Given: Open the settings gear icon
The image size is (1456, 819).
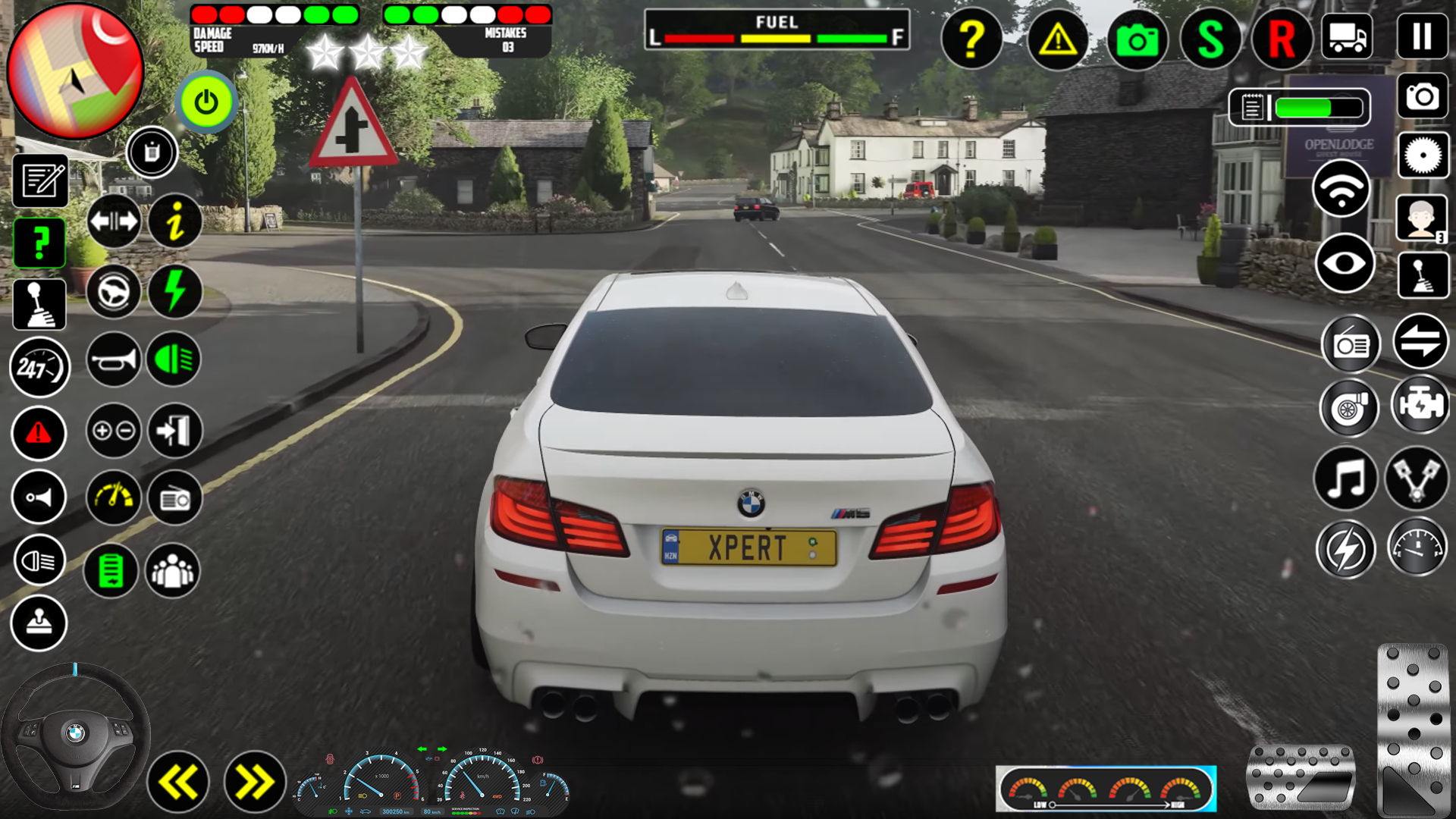Looking at the screenshot, I should (x=1423, y=155).
